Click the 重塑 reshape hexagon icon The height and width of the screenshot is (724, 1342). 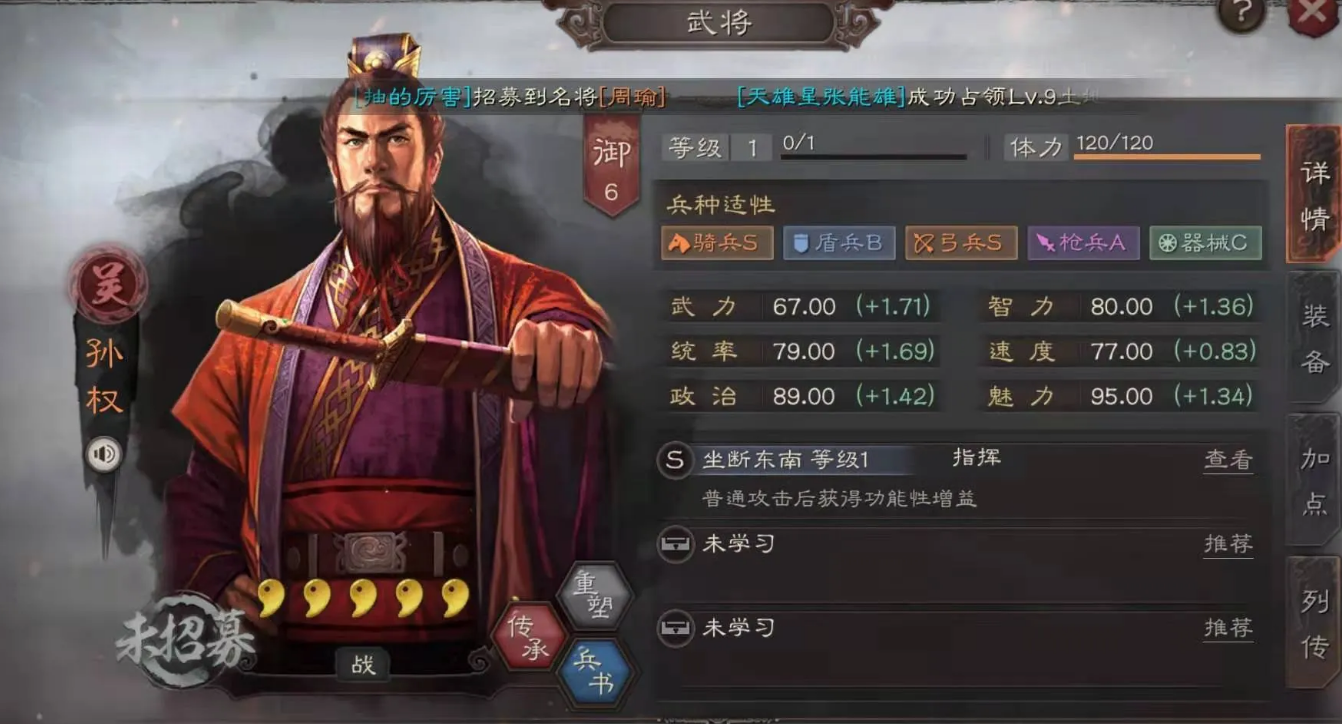pos(595,596)
